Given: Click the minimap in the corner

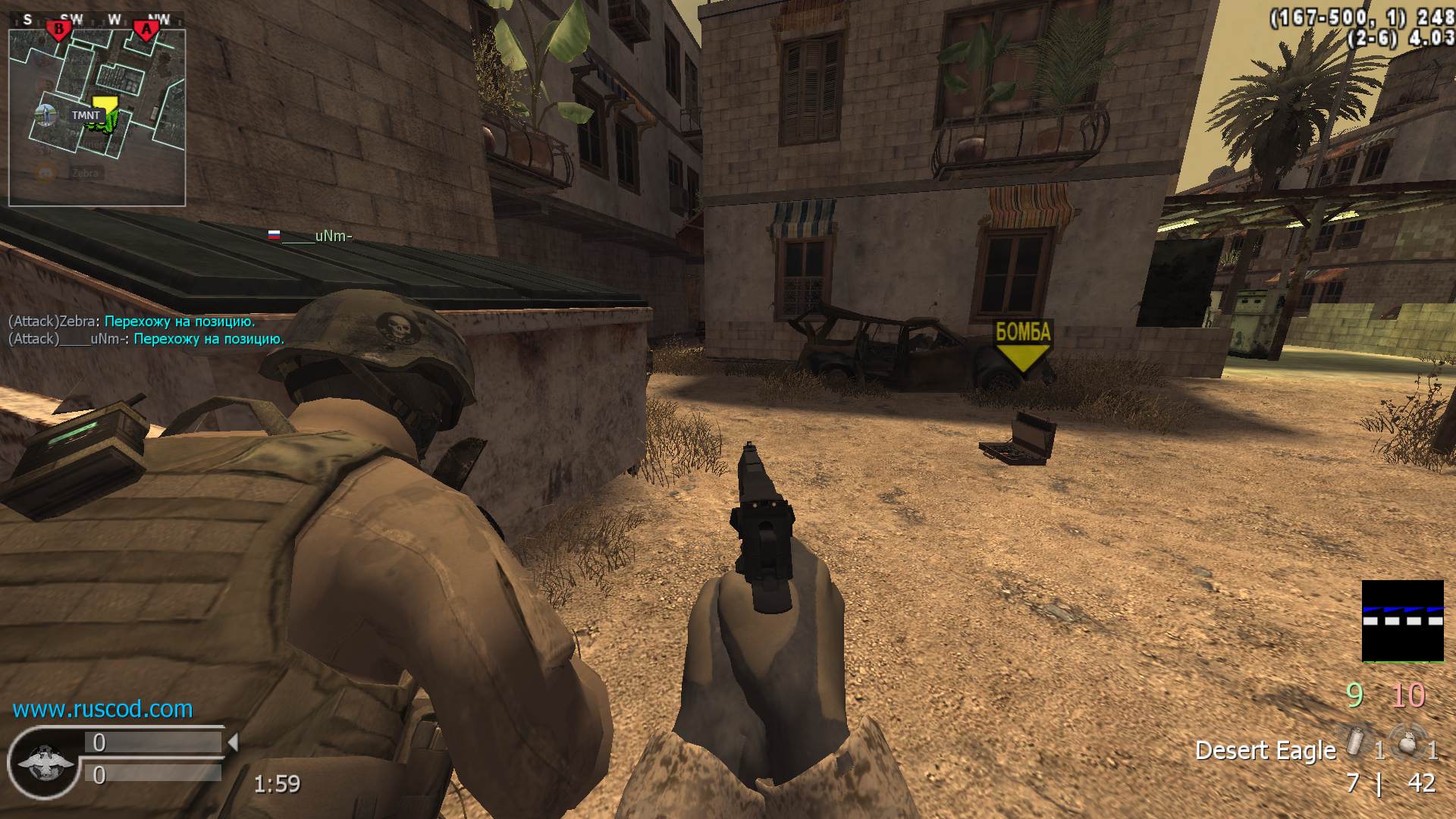Looking at the screenshot, I should [x=97, y=118].
